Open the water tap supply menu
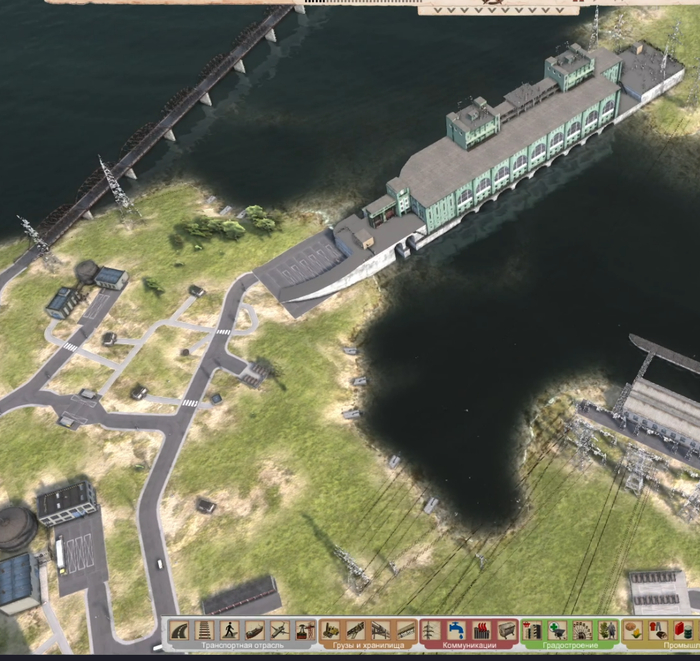This screenshot has height=661, width=700. pos(456,630)
